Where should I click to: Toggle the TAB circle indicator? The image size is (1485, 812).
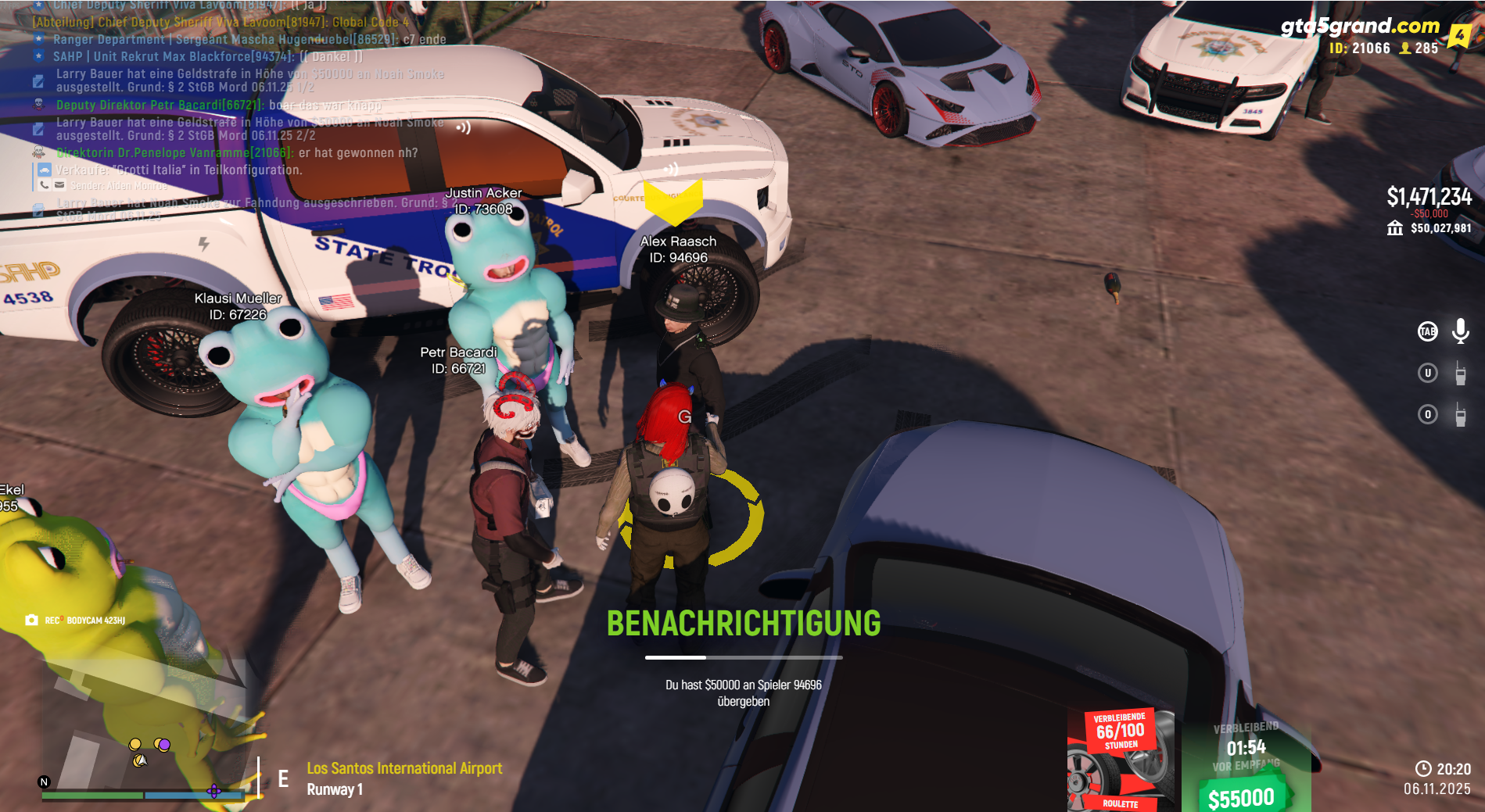pos(1428,331)
